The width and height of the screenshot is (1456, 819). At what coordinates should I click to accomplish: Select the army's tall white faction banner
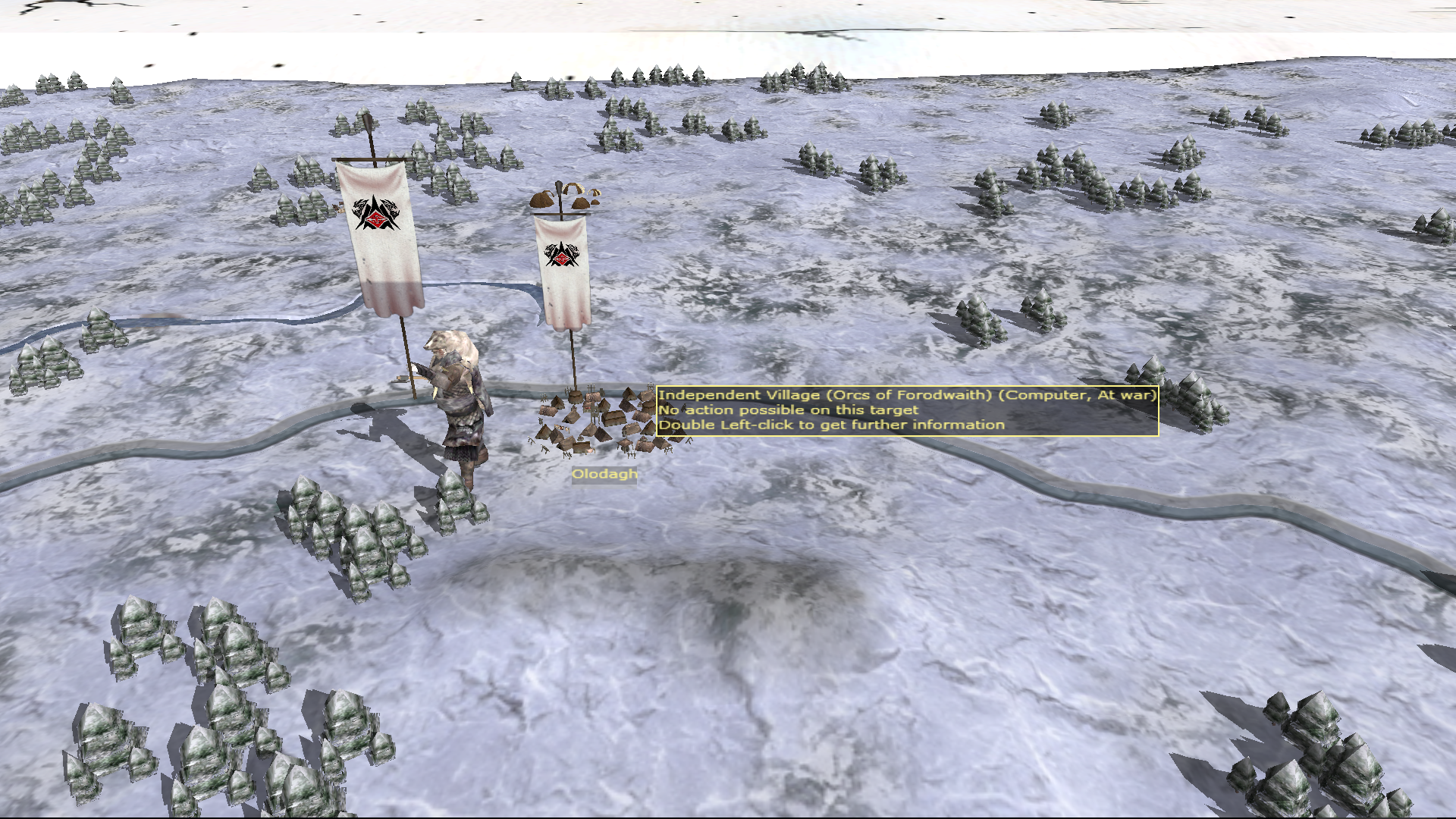[379, 235]
